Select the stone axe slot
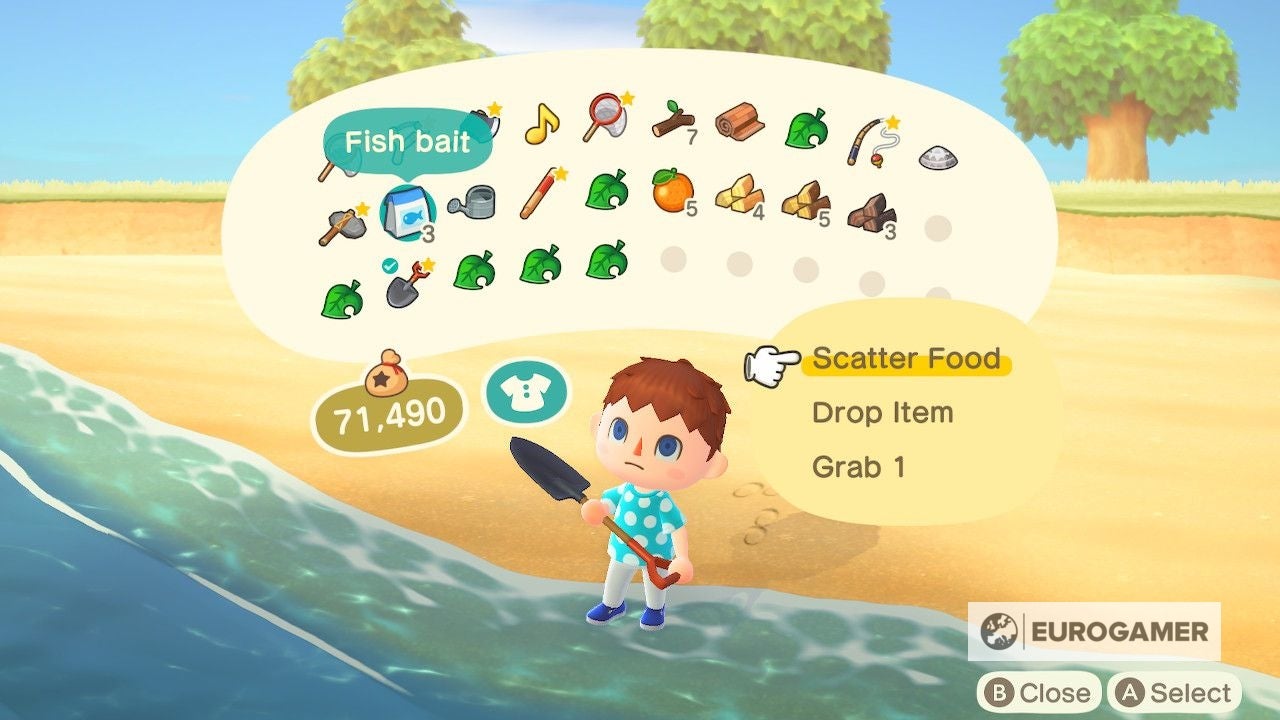The width and height of the screenshot is (1280, 720). click(341, 223)
